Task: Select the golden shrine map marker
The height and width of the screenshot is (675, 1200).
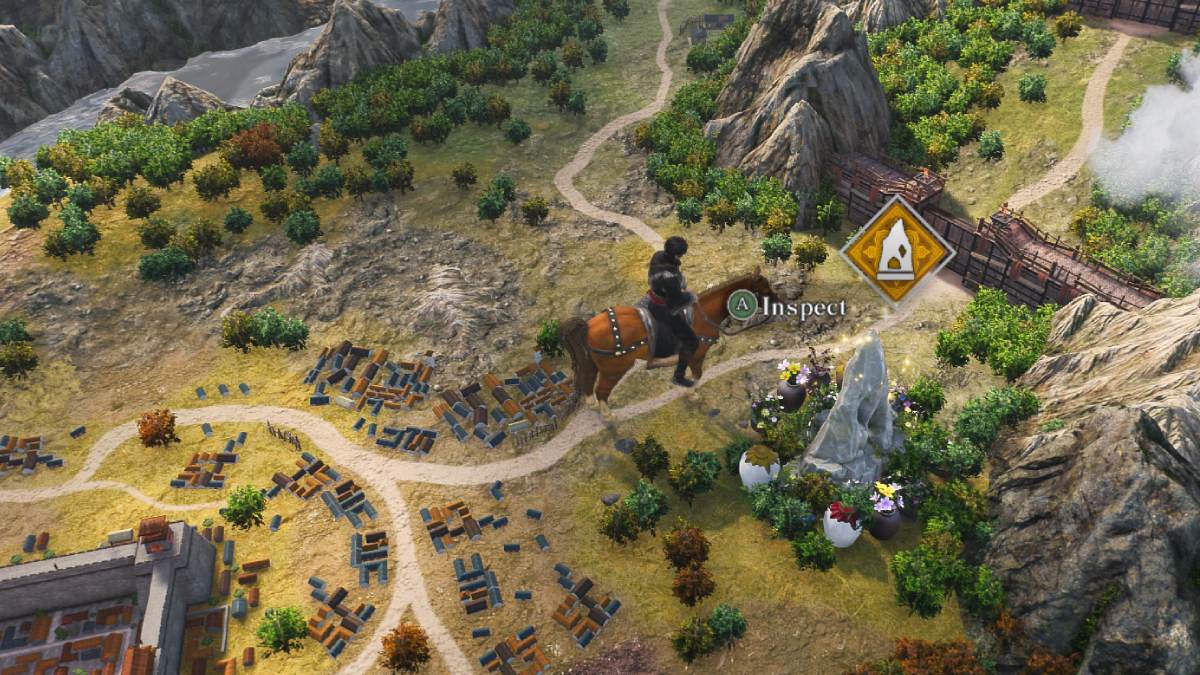Action: point(897,249)
